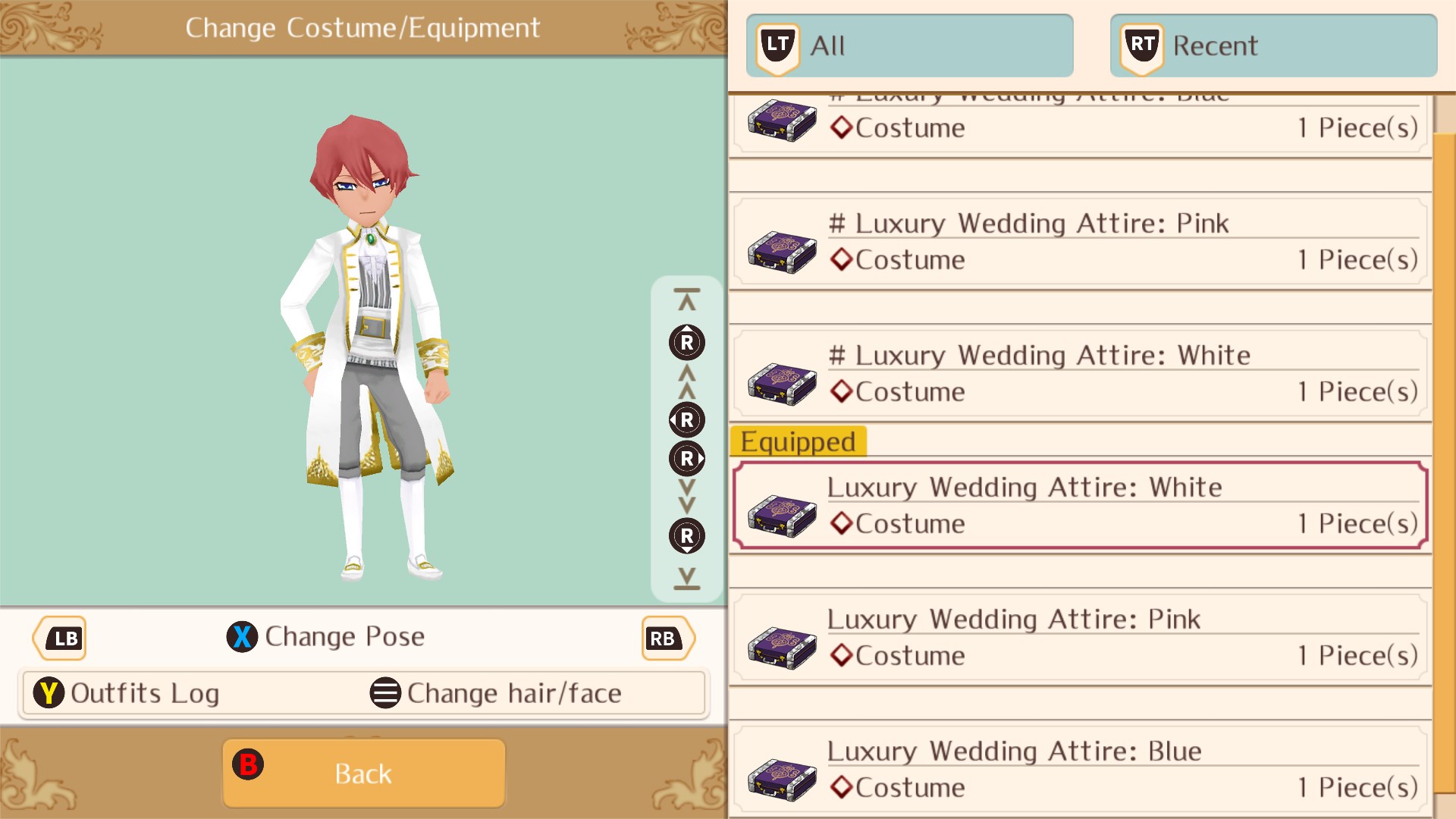Click the menu icon next to Change hair/face
The width and height of the screenshot is (1456, 819).
click(x=385, y=692)
